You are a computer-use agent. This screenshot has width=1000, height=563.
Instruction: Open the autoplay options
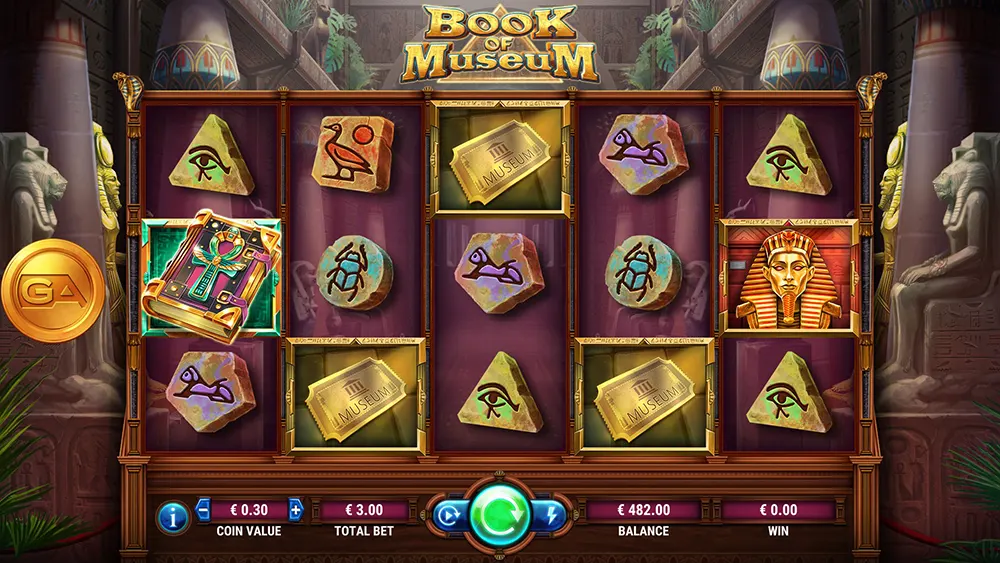point(446,515)
